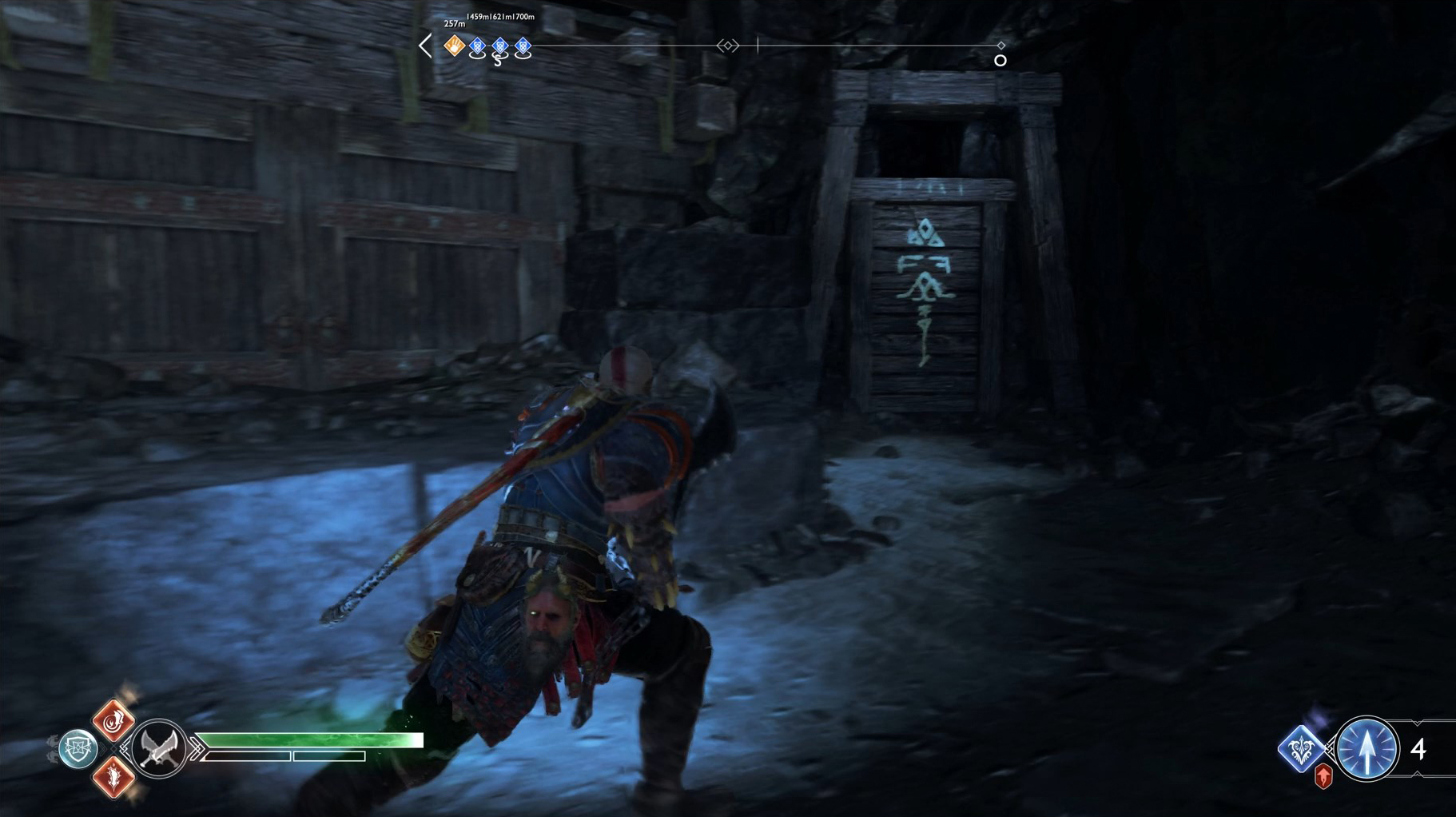Click the diamond bracket marker on the compass
The image size is (1456, 817).
(727, 46)
